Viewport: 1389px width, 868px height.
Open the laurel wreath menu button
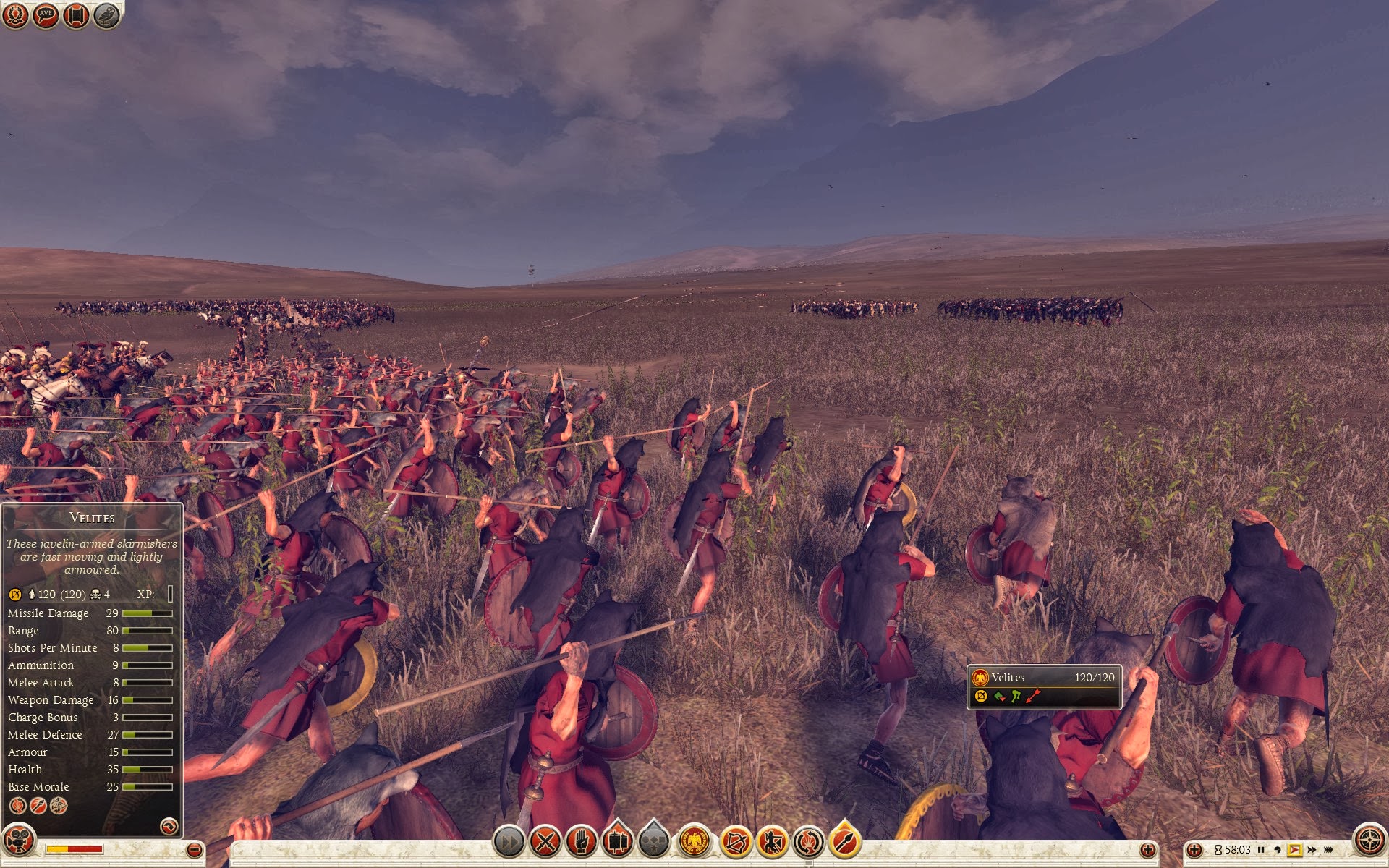pyautogui.click(x=15, y=15)
